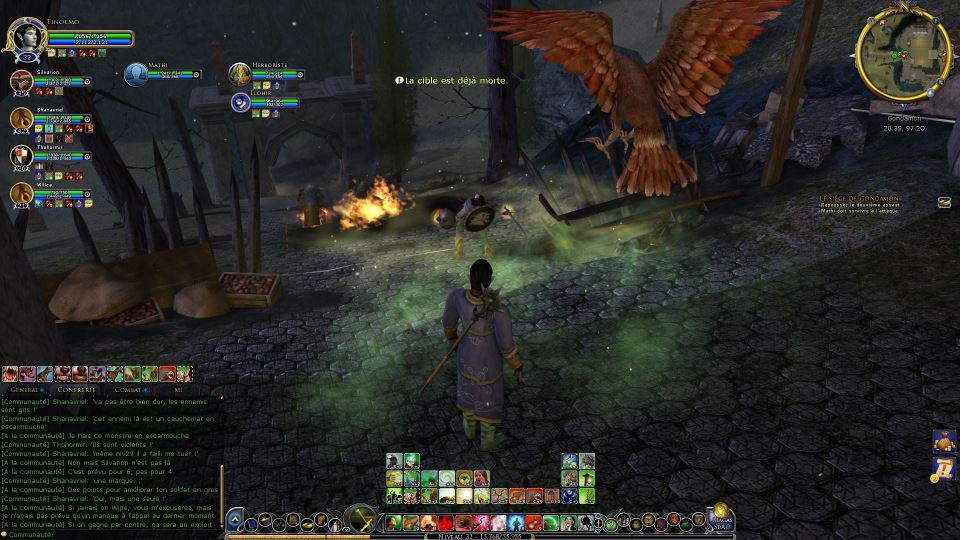Click the Siège de Gondamon quest tracker entry

coord(859,200)
